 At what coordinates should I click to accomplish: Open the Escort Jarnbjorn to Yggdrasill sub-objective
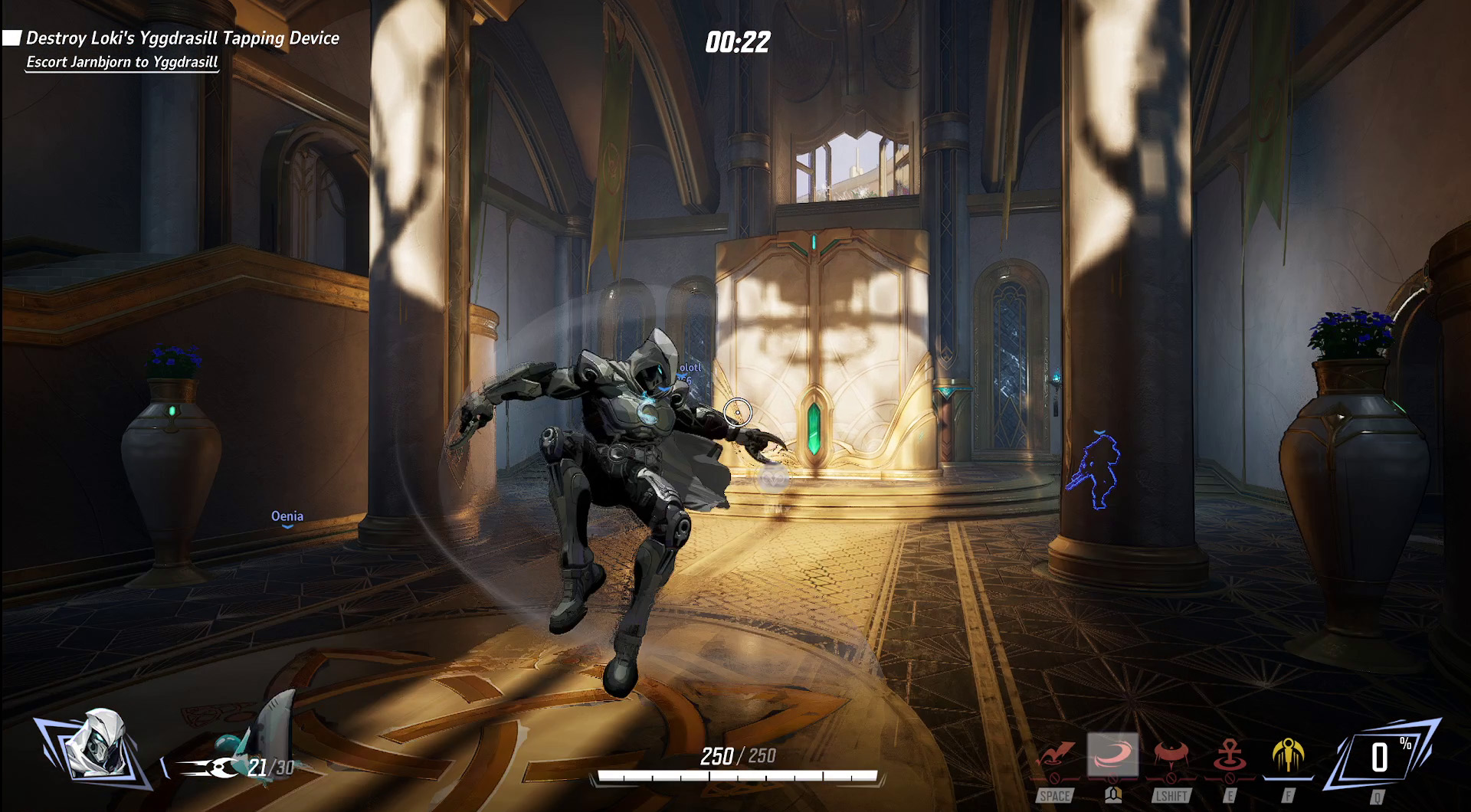tap(123, 62)
